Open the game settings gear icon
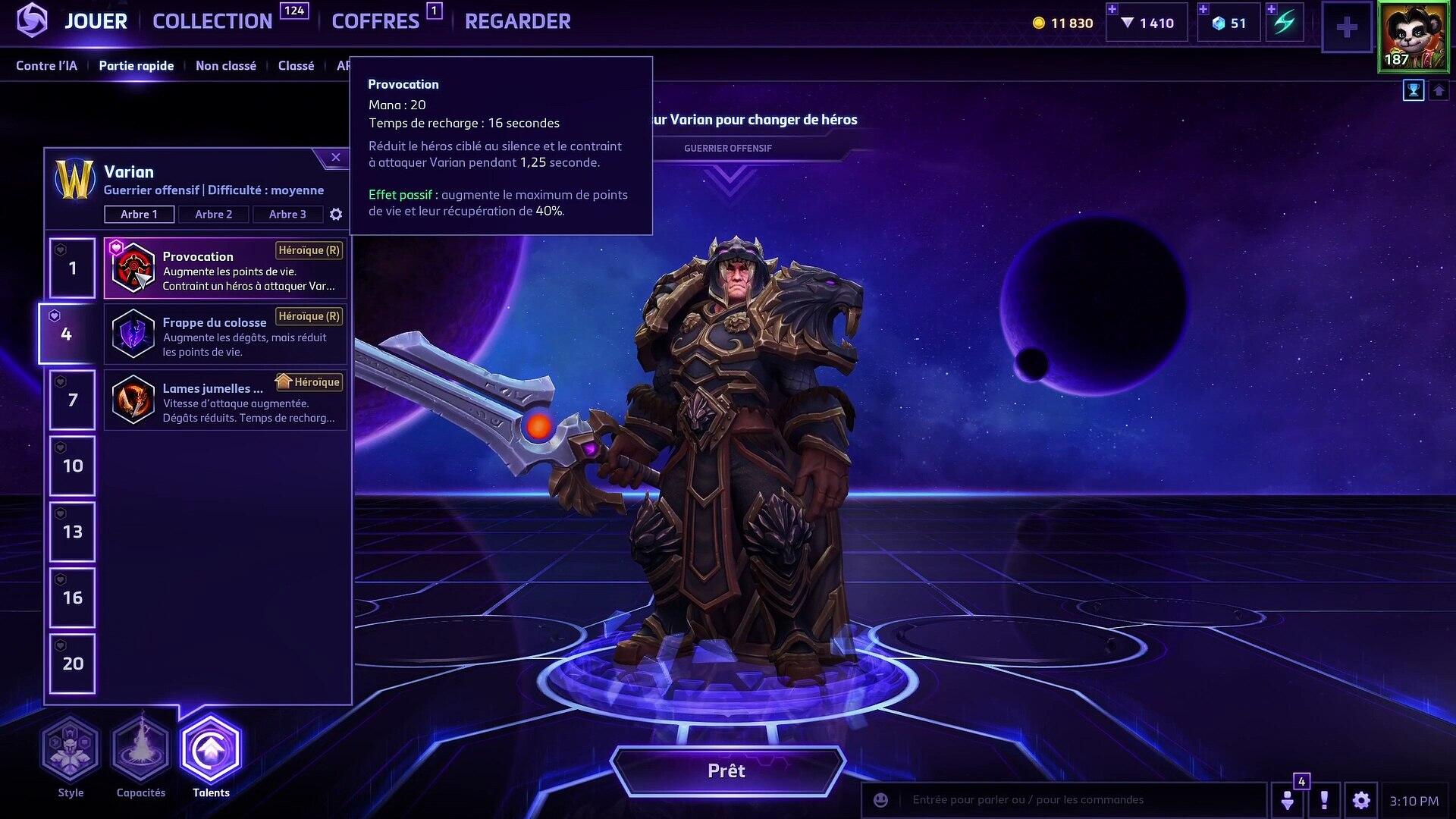This screenshot has height=819, width=1456. coord(1361,800)
